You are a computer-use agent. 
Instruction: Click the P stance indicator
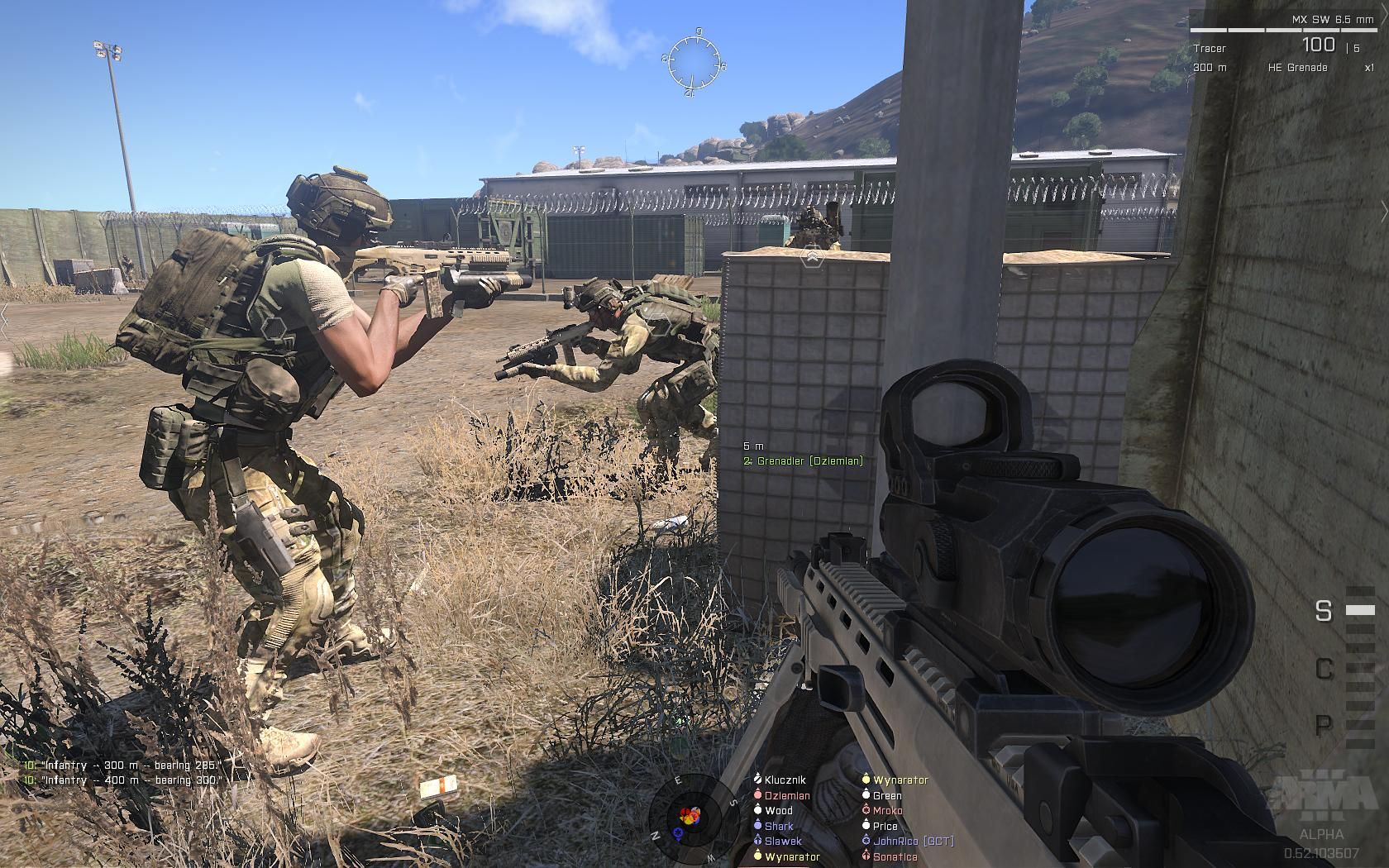(1324, 725)
